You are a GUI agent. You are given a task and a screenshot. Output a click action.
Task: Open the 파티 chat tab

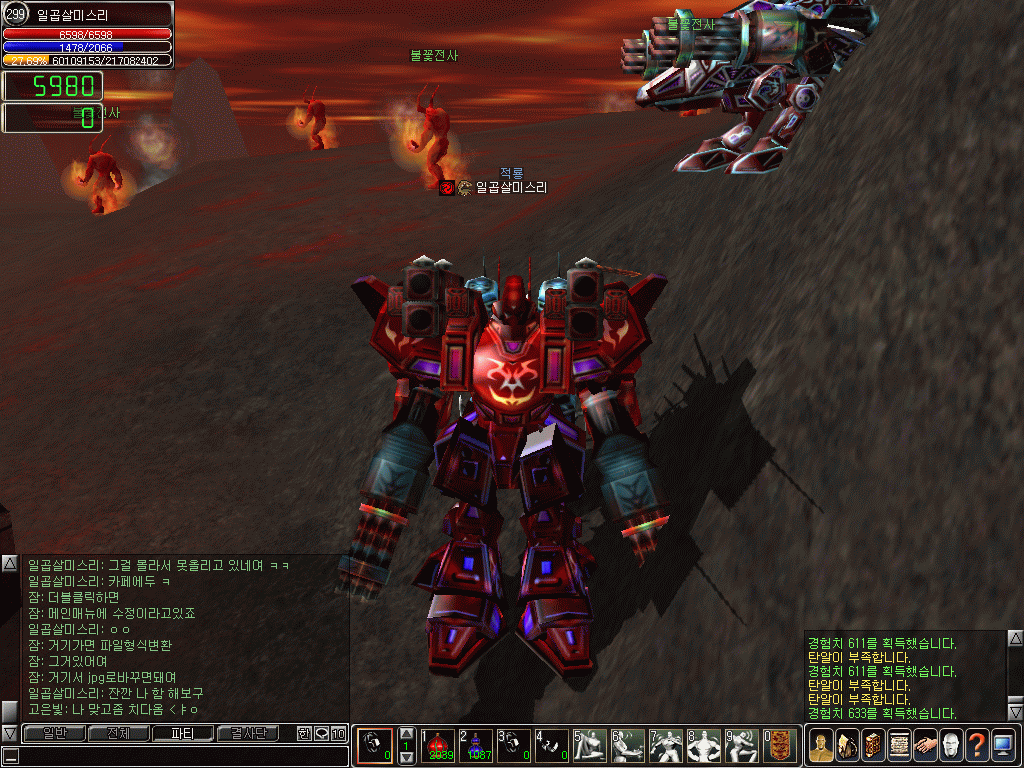(x=183, y=733)
